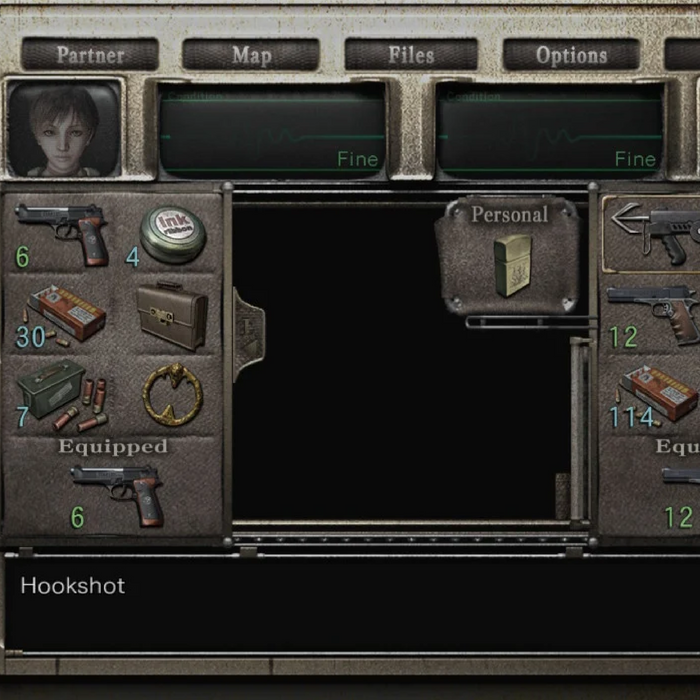Select Rebecca's character portrait

click(x=64, y=128)
